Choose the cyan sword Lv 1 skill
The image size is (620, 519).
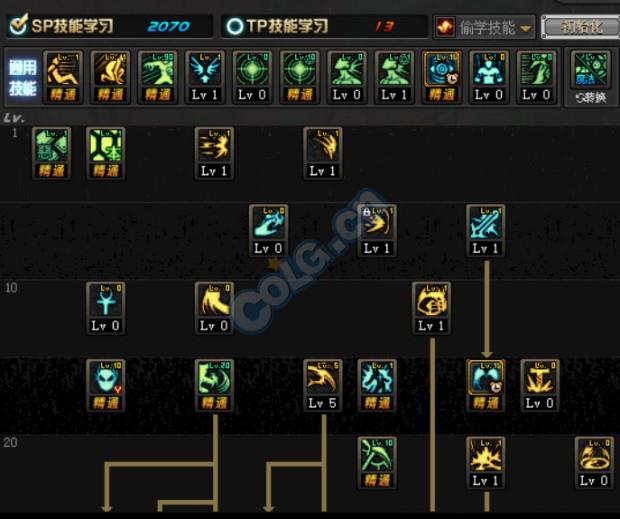coord(485,229)
